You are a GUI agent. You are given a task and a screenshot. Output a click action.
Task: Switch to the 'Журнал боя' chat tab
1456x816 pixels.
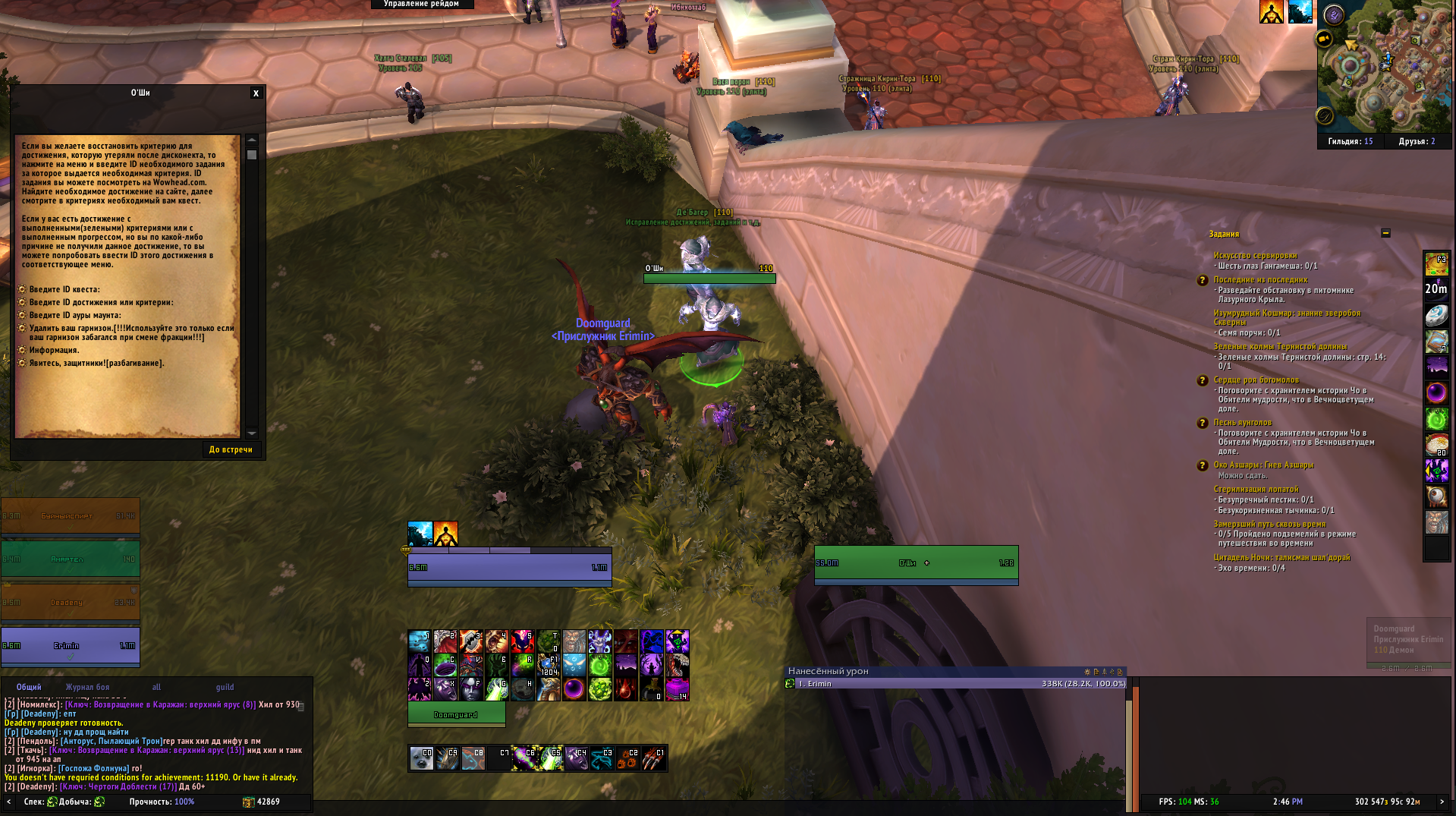click(87, 687)
